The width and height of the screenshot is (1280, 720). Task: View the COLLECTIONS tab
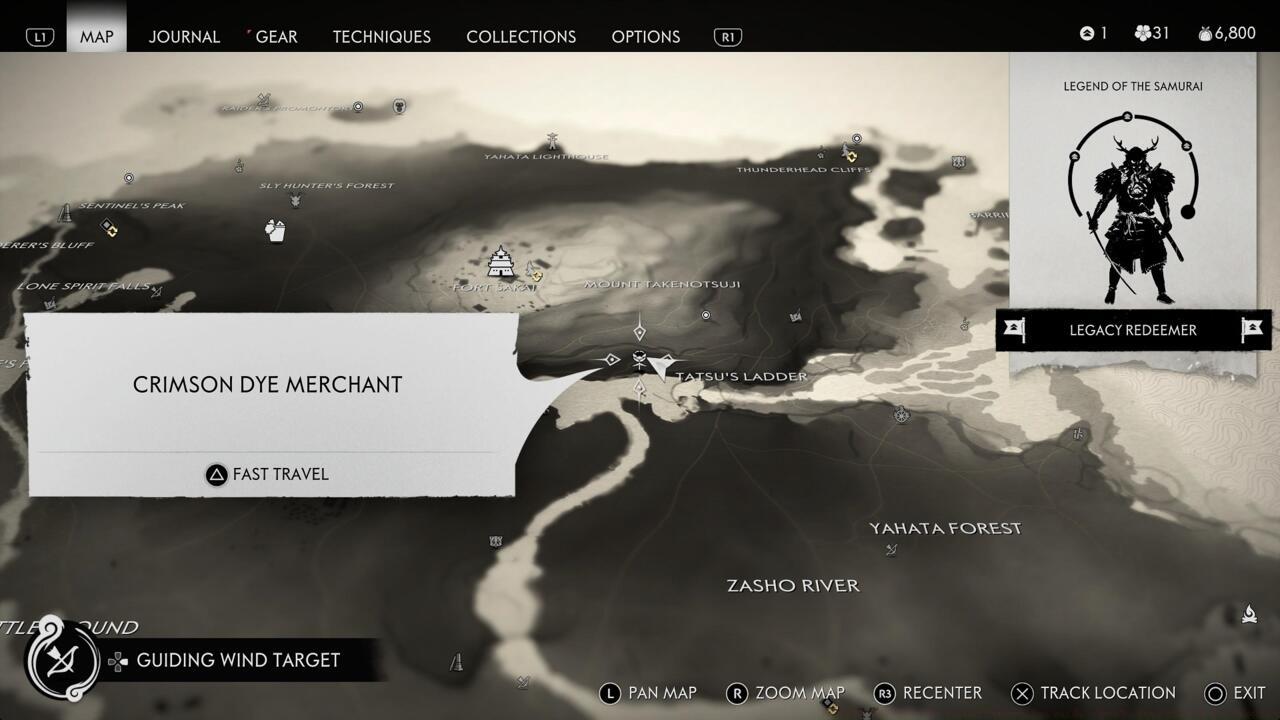point(521,36)
